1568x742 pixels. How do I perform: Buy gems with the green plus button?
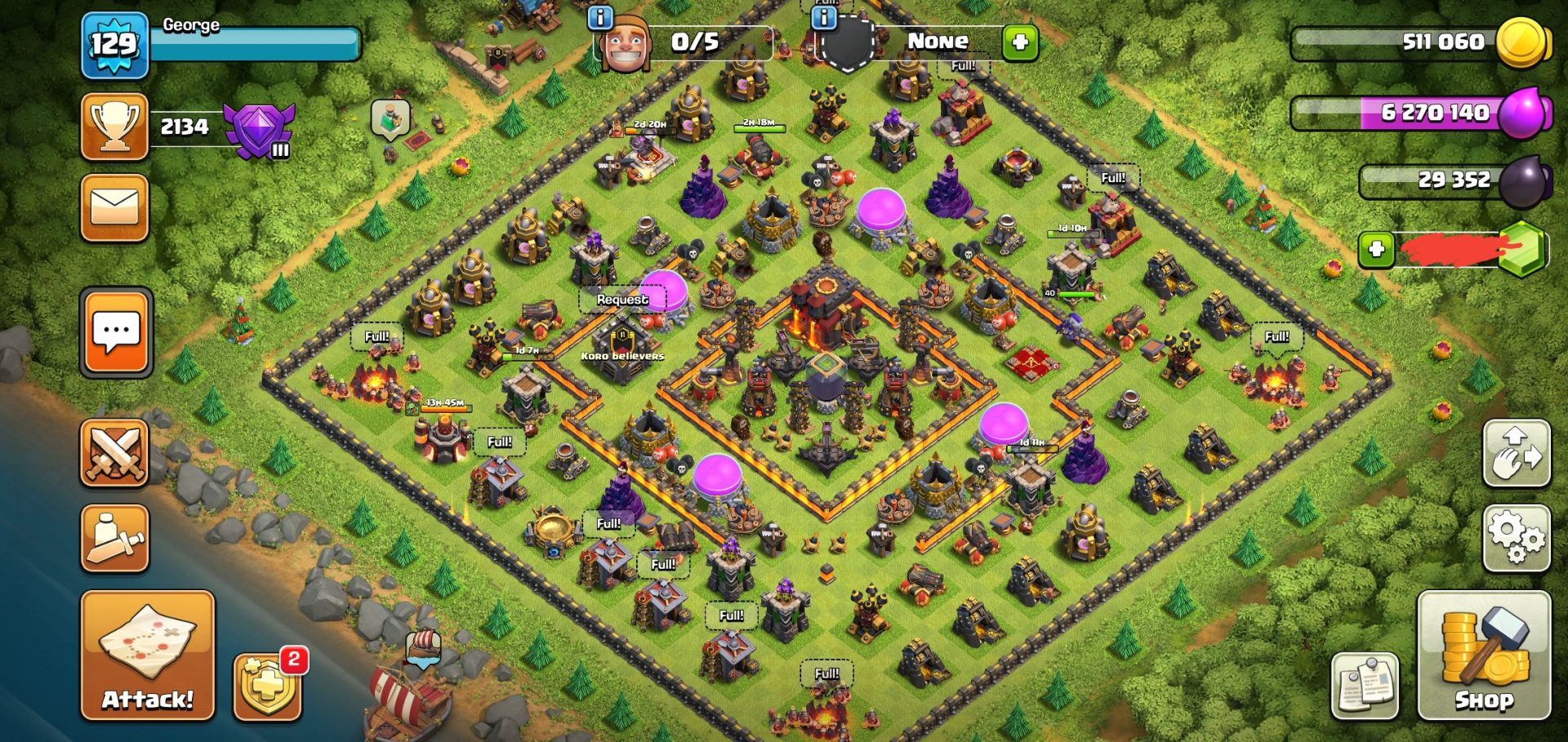(x=1376, y=249)
